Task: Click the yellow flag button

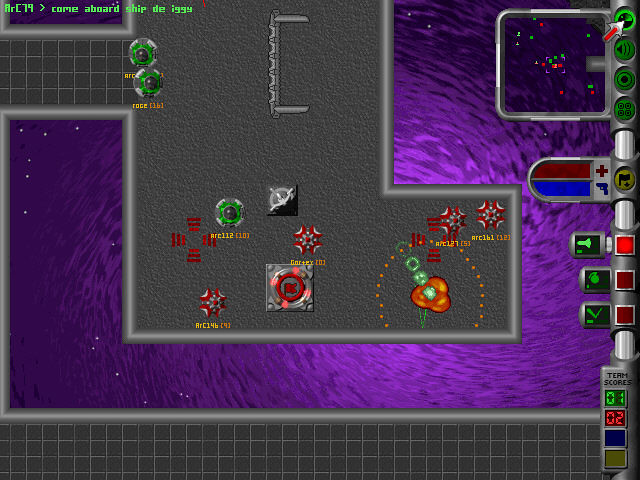Action: (625, 179)
